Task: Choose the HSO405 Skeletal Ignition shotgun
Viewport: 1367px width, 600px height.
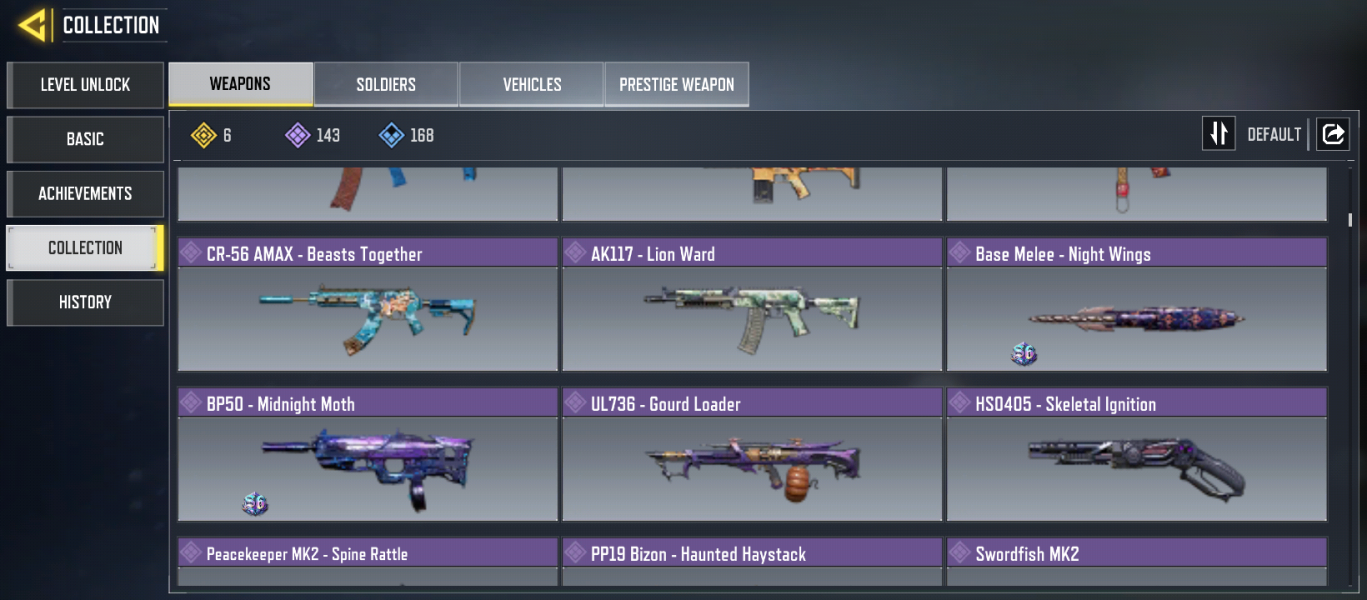Action: tap(1136, 455)
